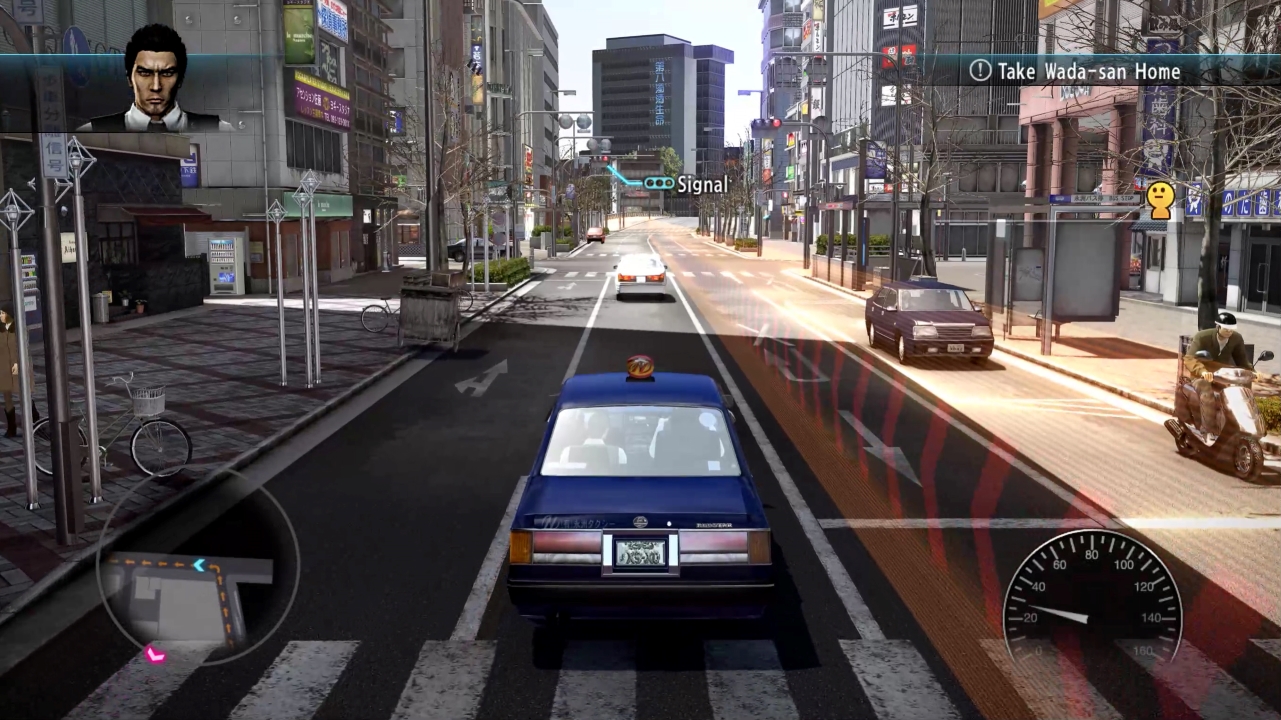Image resolution: width=1281 pixels, height=720 pixels.
Task: Click the pink player marker on the minimap
Action: [x=157, y=655]
